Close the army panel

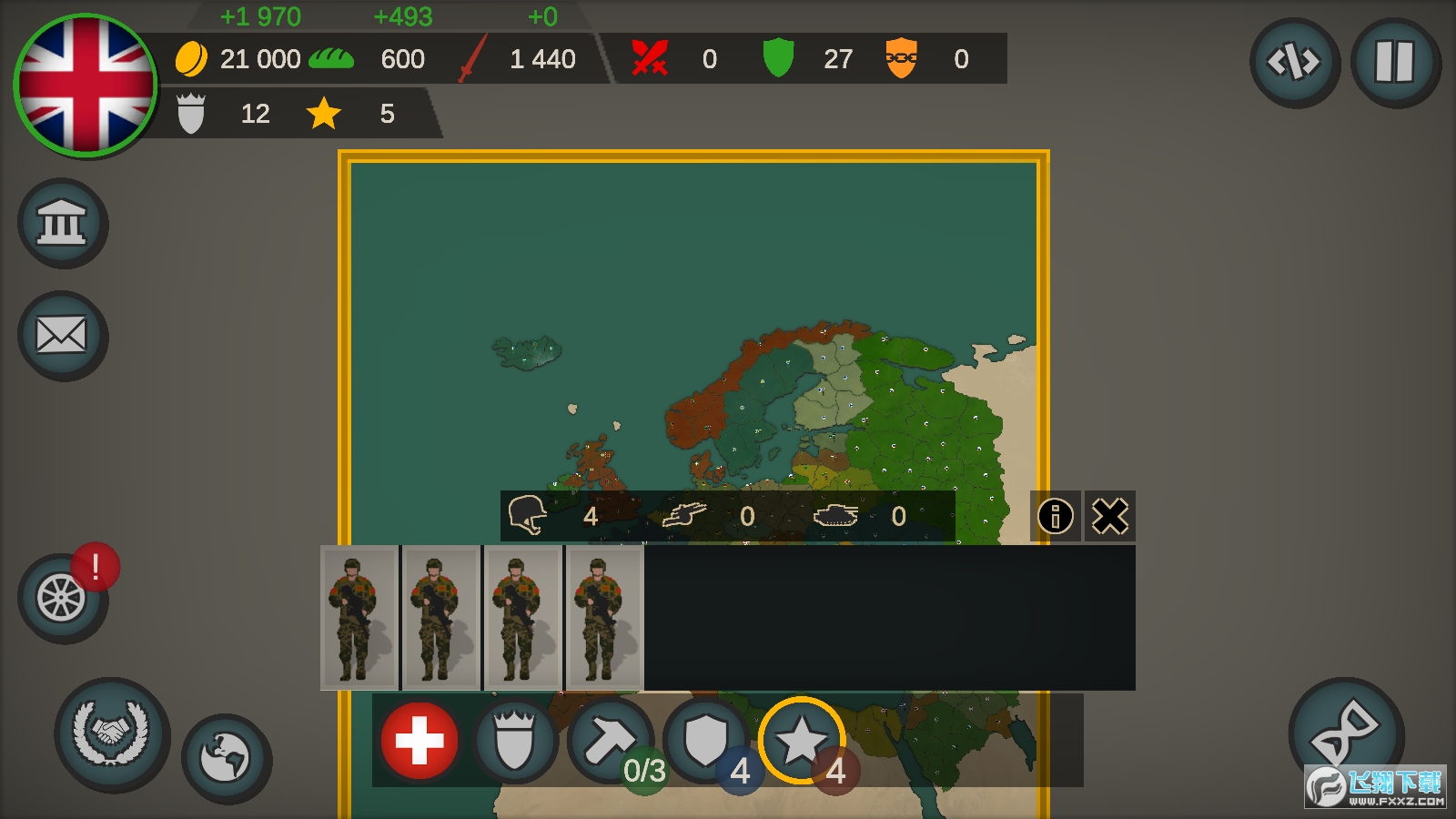1110,517
